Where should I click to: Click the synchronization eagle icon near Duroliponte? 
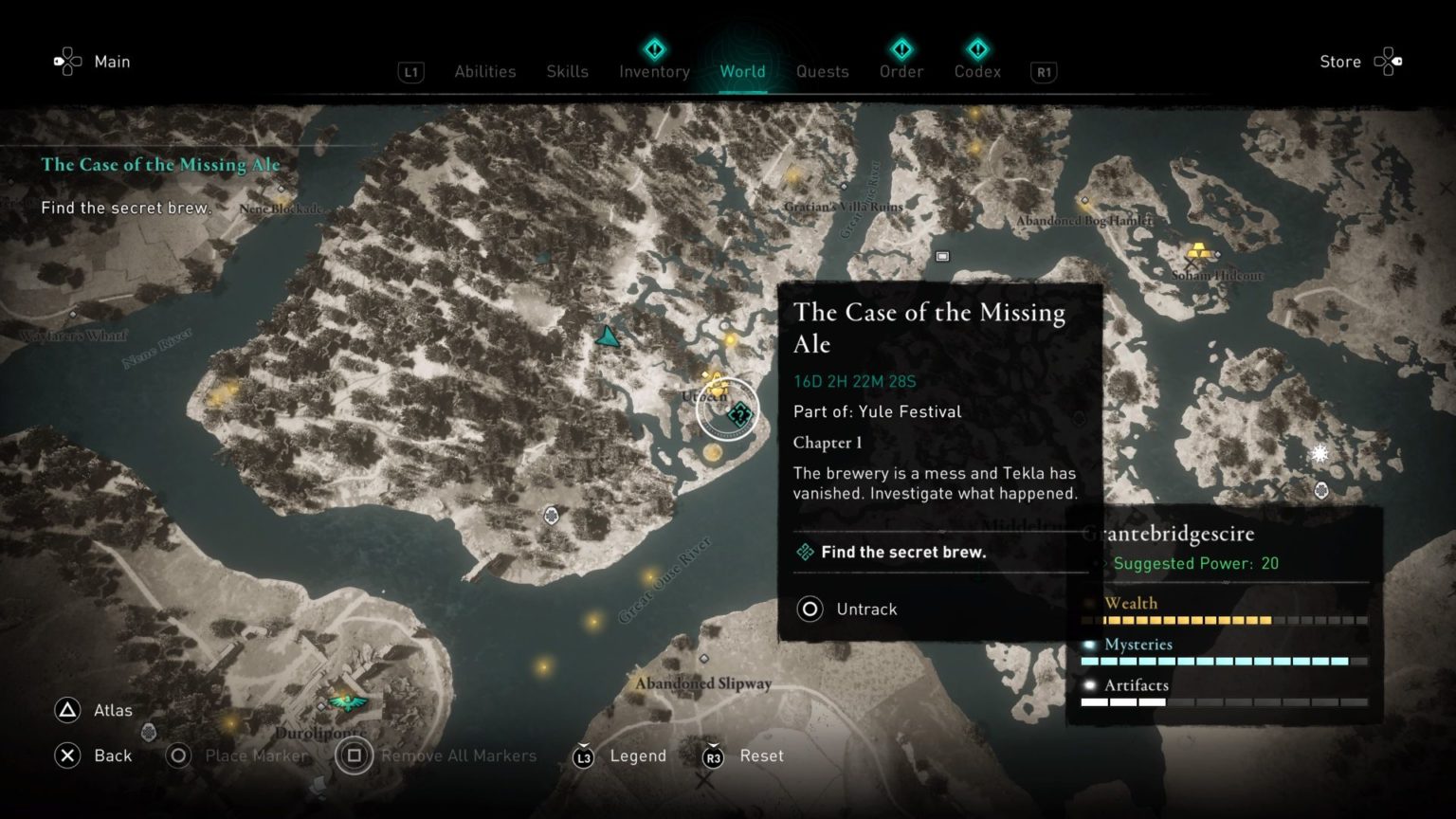[351, 702]
